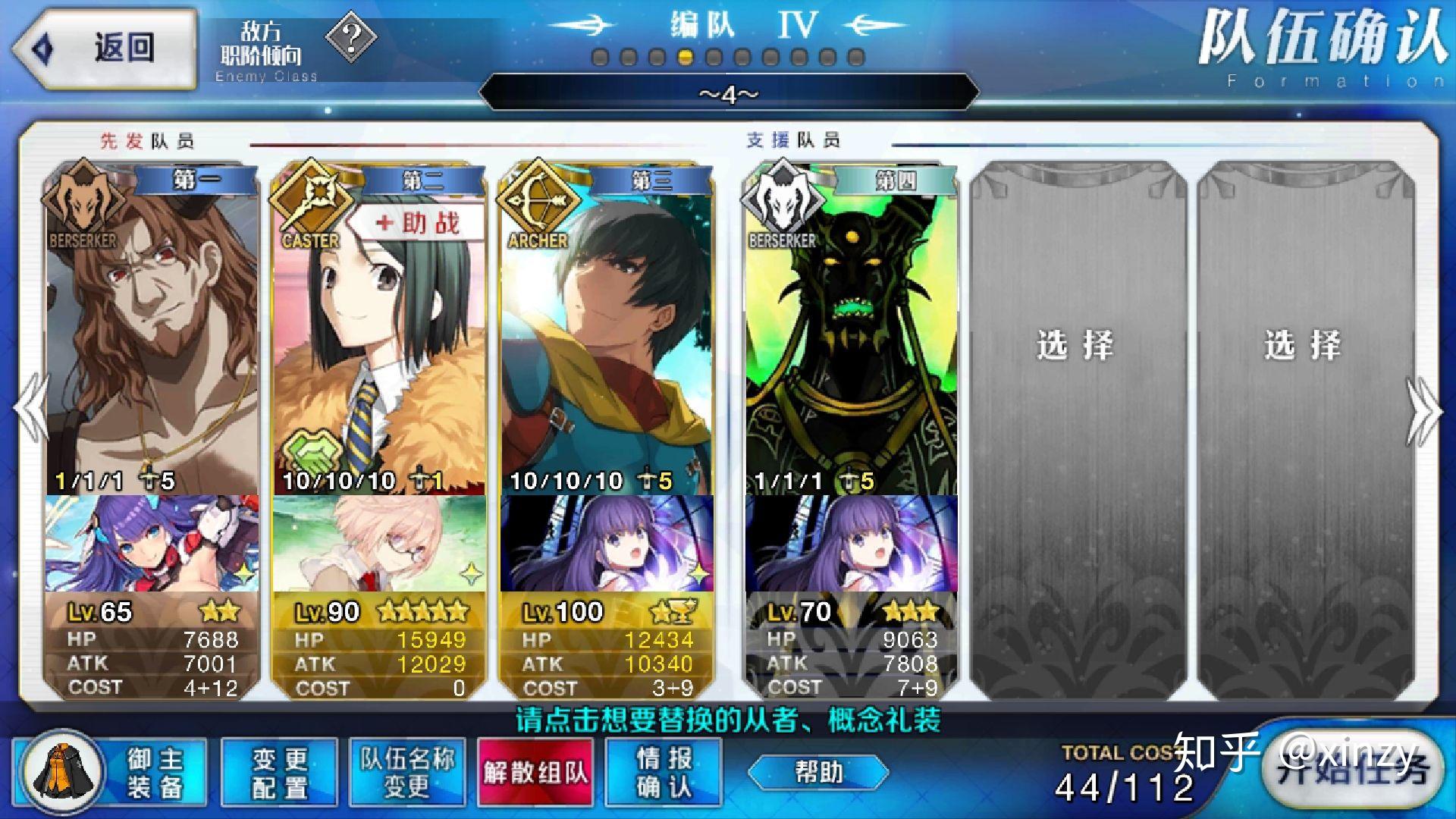This screenshot has width=1456, height=819.
Task: Go back with the 返回 button
Action: [105, 49]
